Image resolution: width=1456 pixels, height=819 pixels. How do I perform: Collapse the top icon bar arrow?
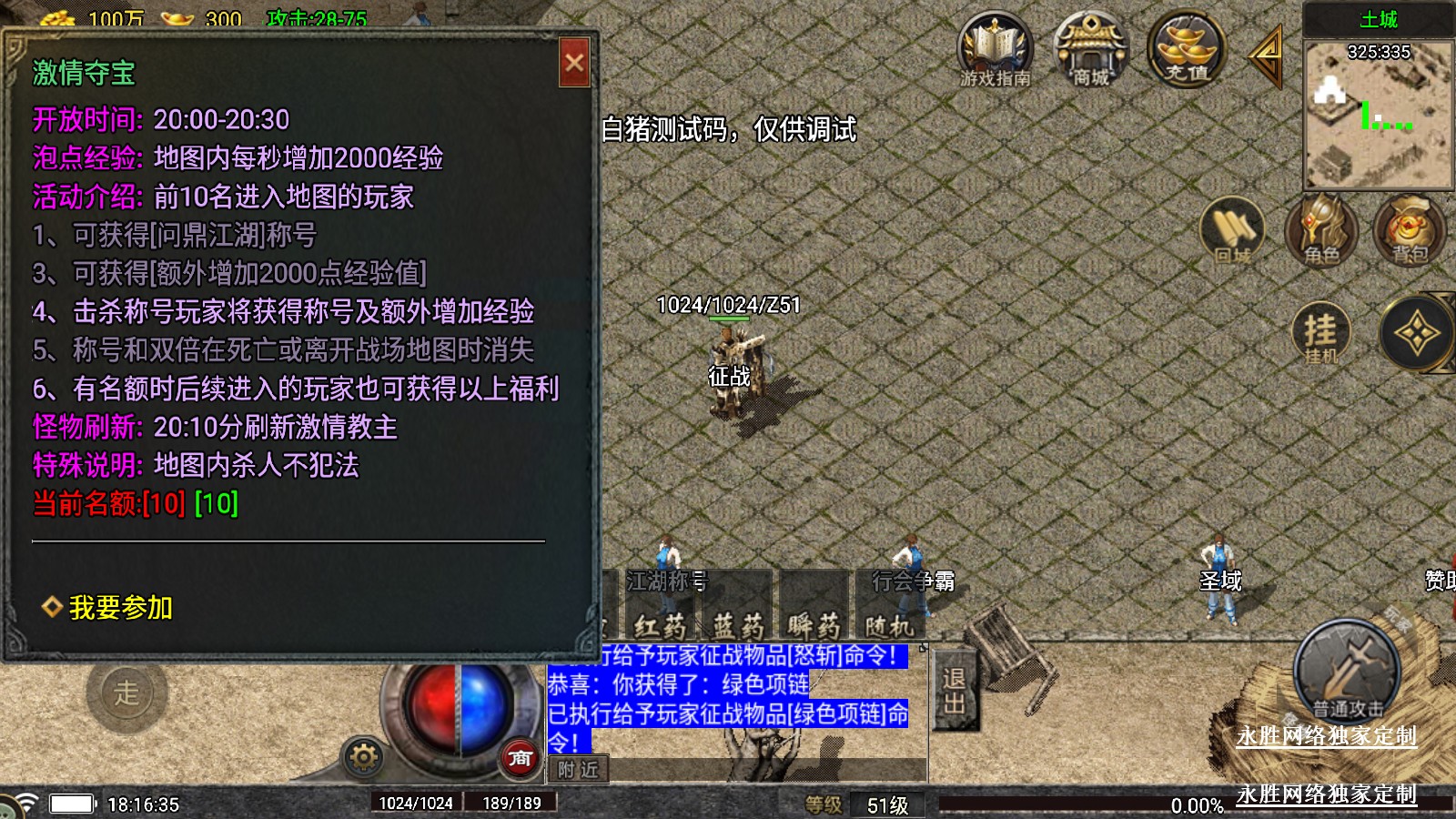click(x=1266, y=55)
